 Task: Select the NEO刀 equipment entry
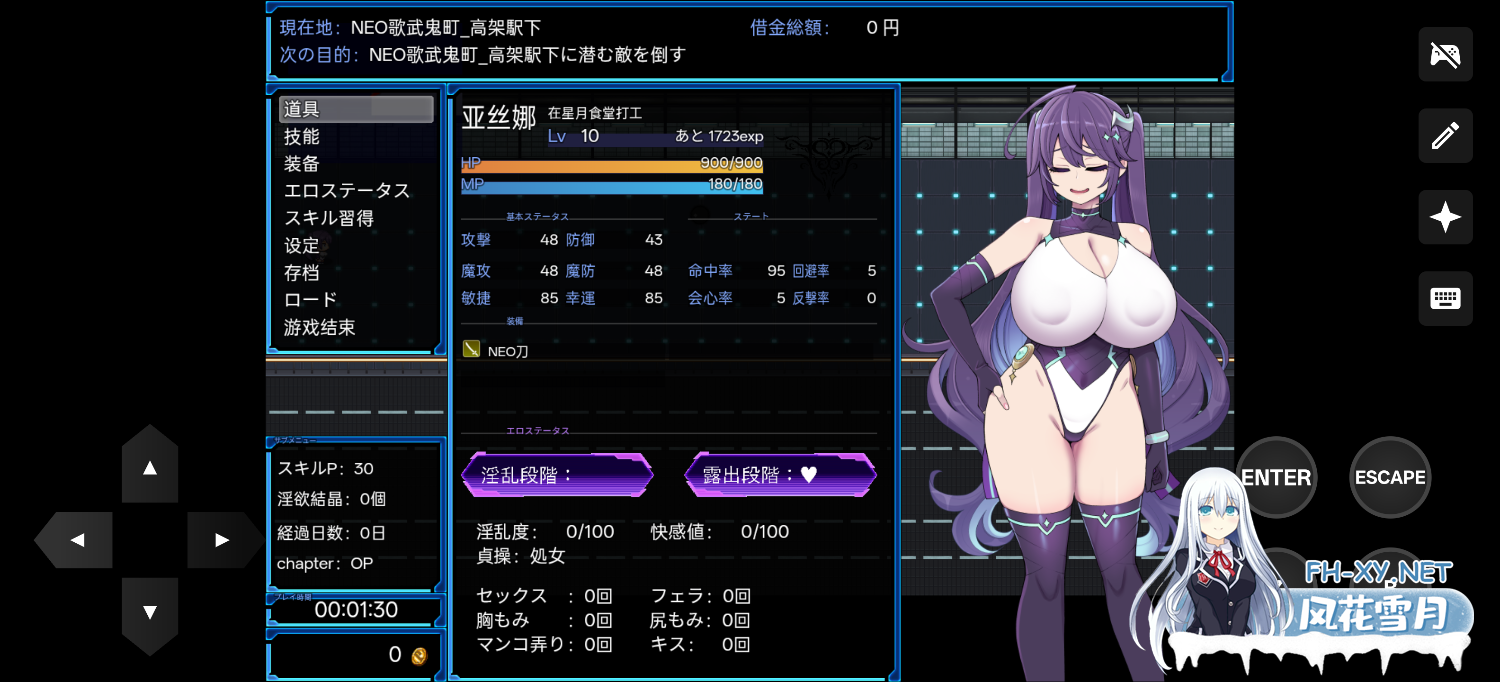pos(507,351)
